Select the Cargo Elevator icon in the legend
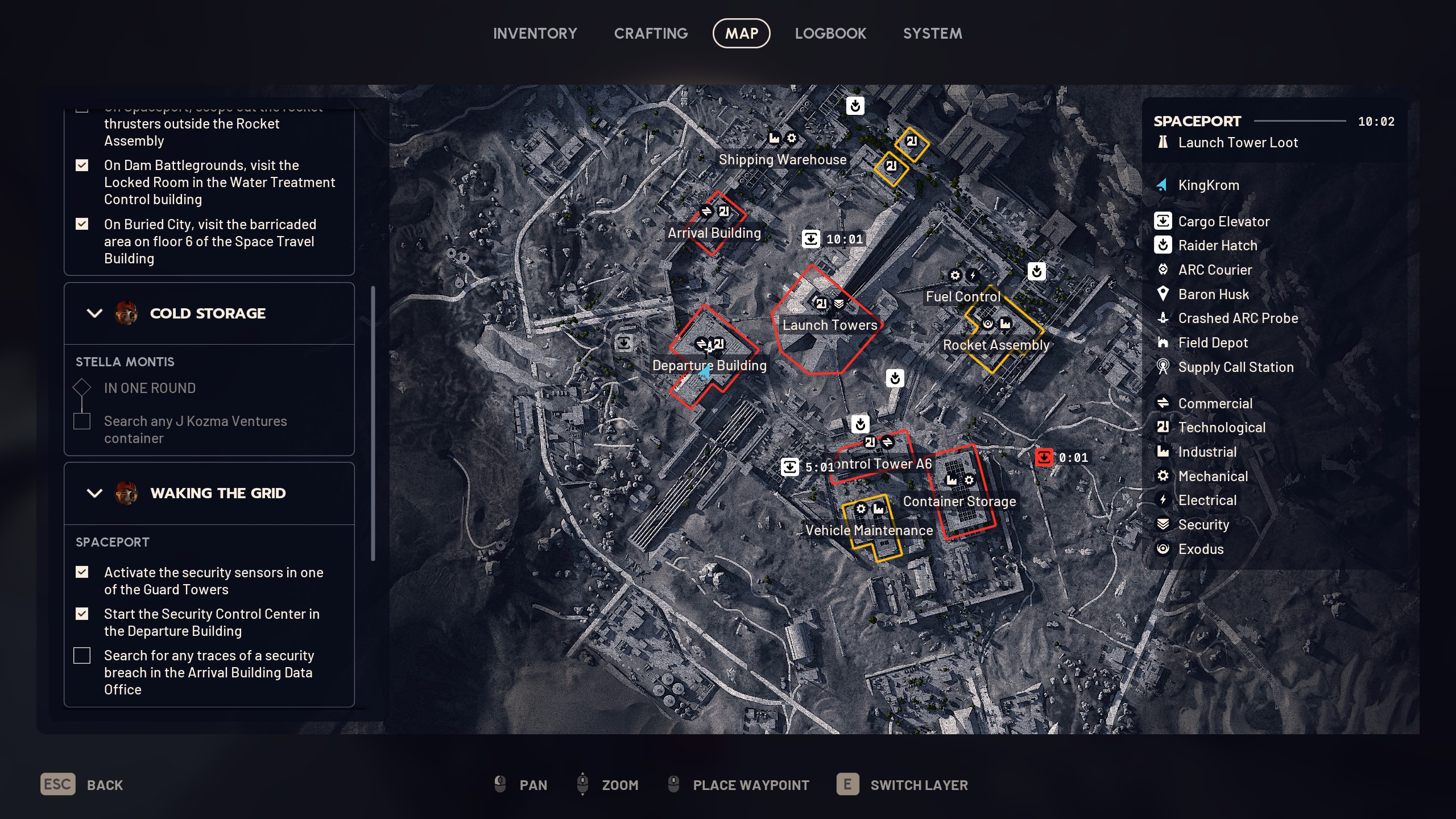Image resolution: width=1456 pixels, height=819 pixels. pyautogui.click(x=1163, y=222)
